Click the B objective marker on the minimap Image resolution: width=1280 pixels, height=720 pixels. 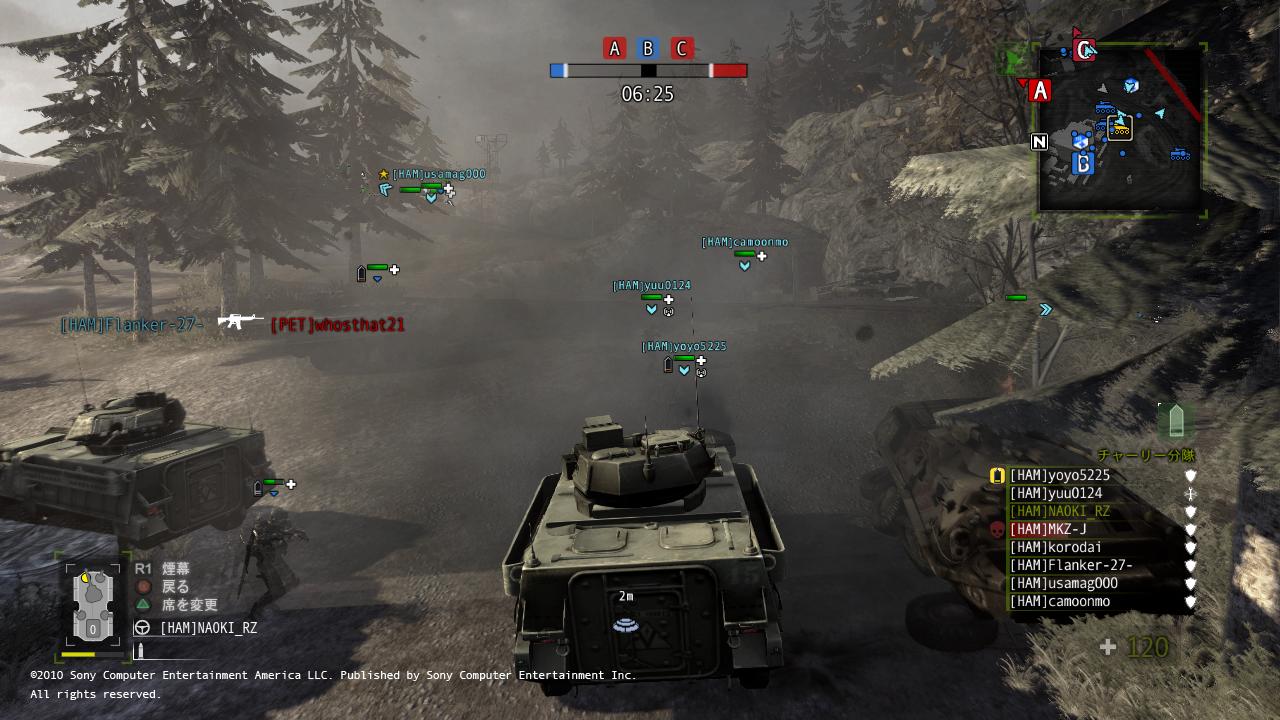1082,164
